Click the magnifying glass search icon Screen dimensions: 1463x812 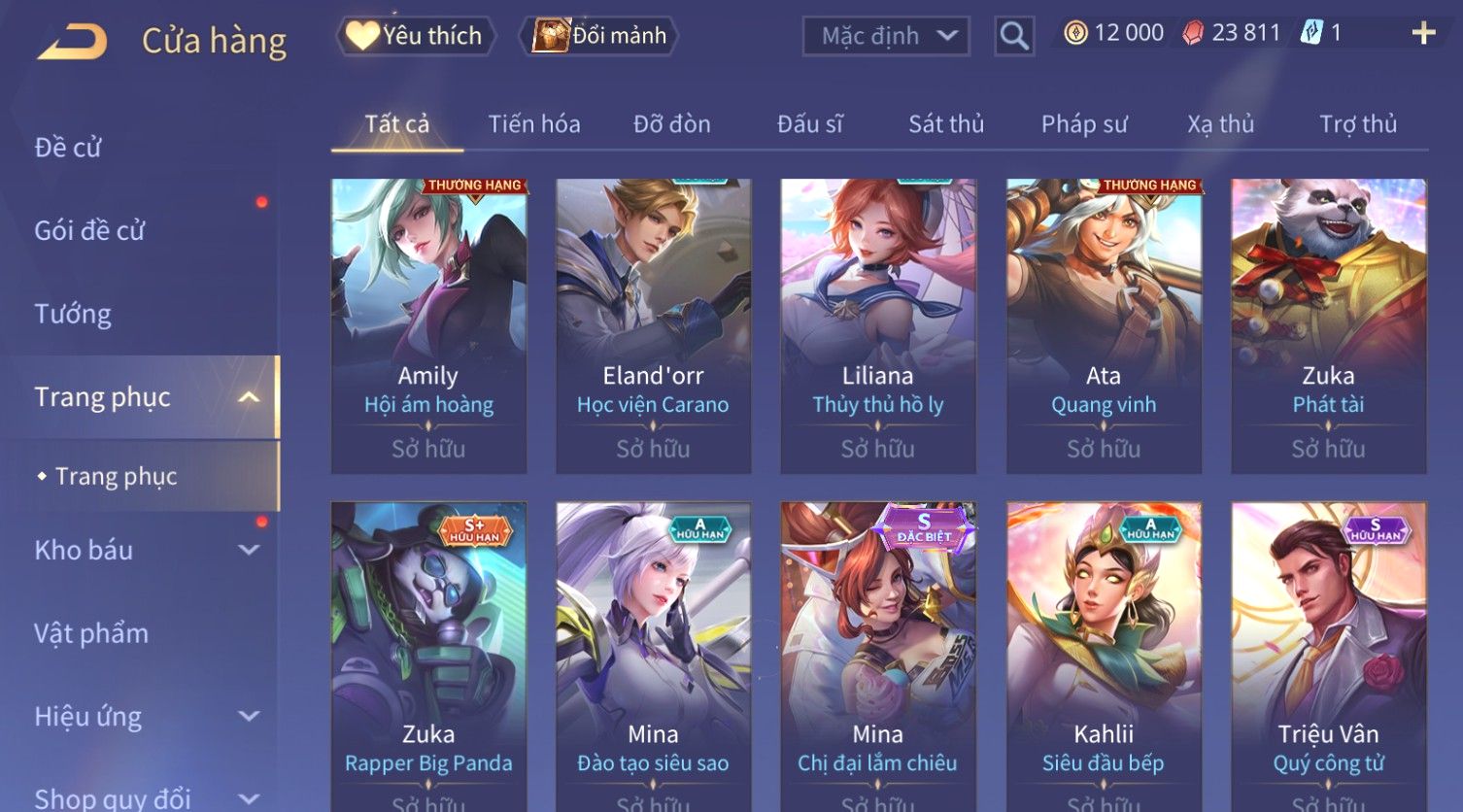pos(1013,36)
